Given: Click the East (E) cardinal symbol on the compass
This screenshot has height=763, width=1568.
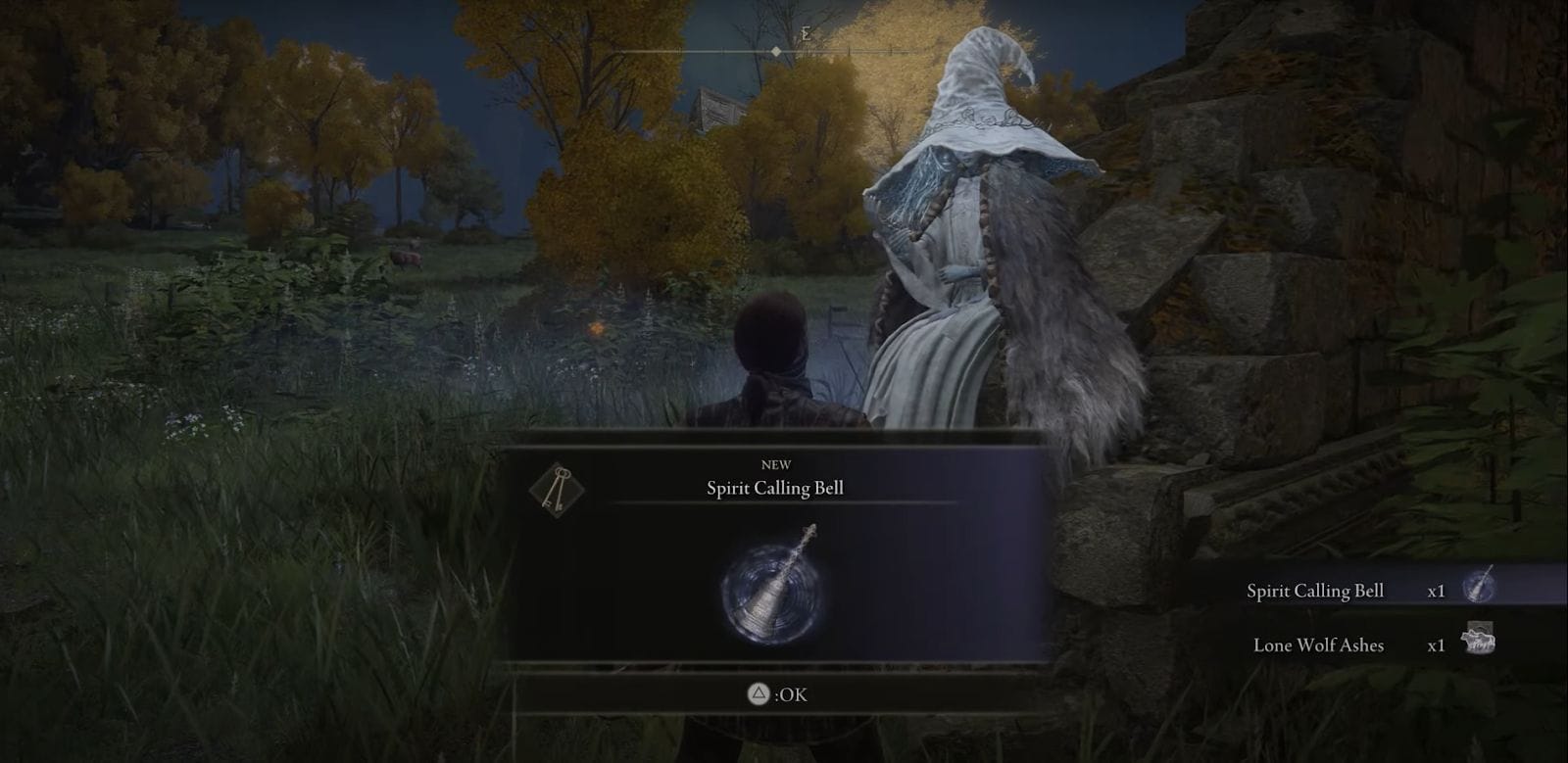Looking at the screenshot, I should point(806,31).
